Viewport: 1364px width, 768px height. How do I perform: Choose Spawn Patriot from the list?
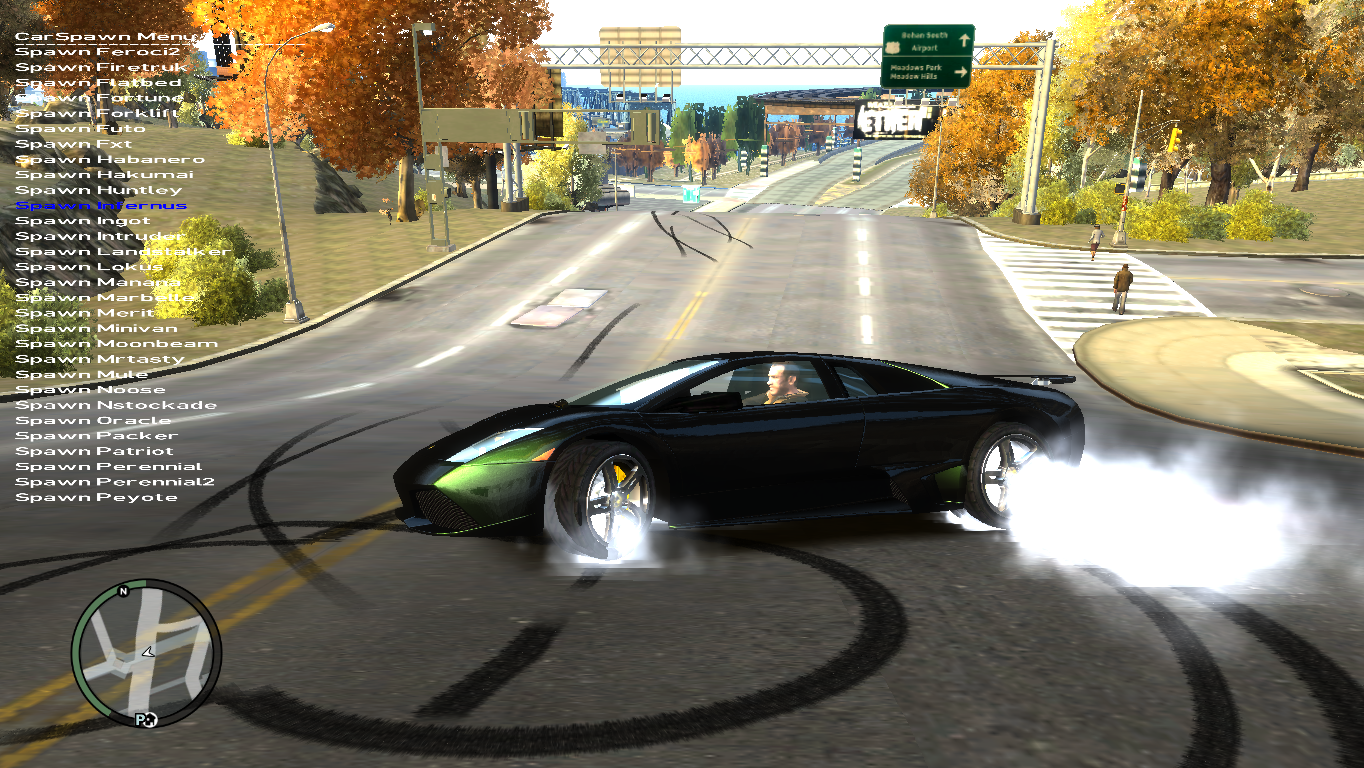click(x=94, y=451)
